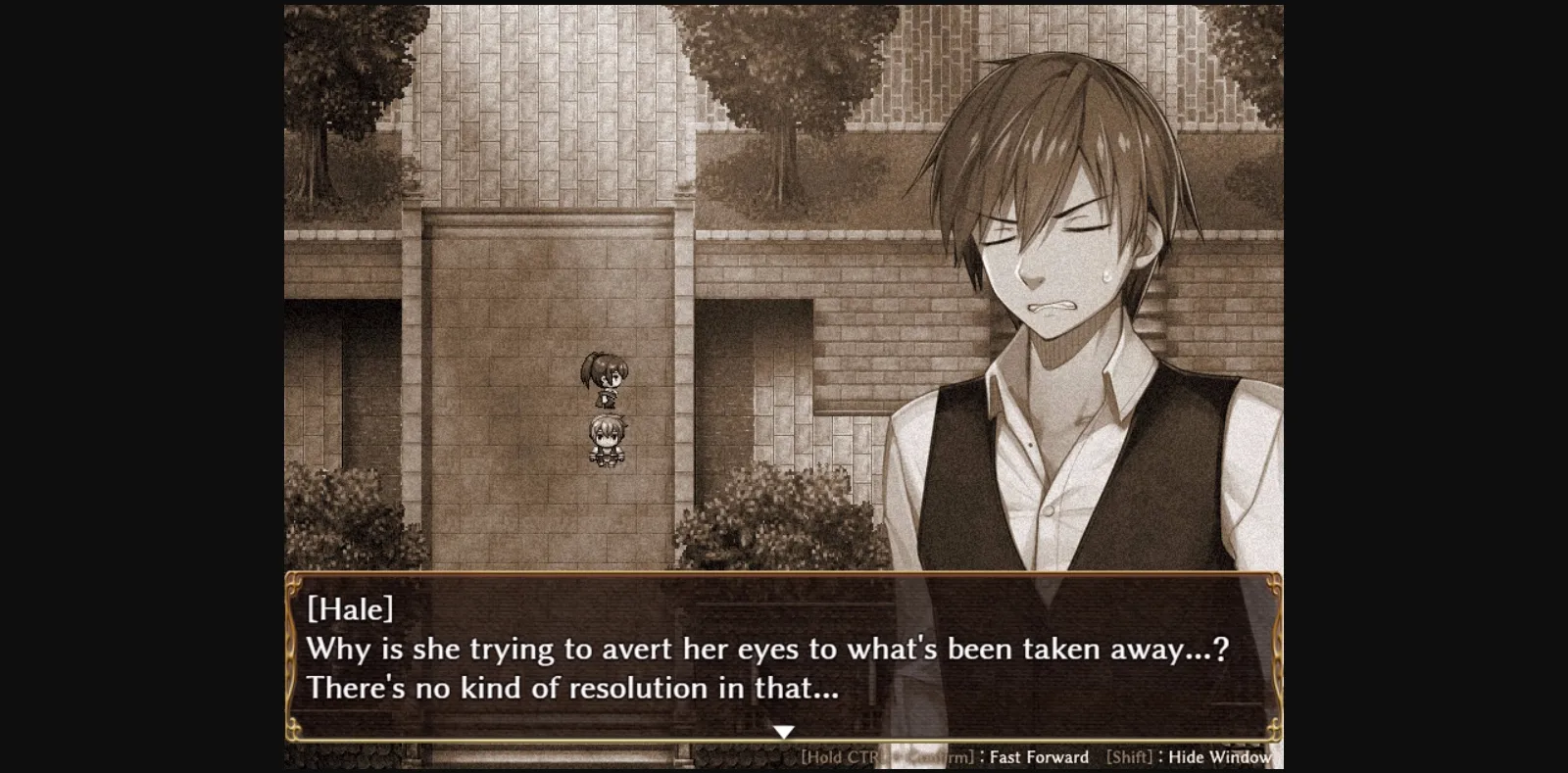Click the sweat drop on Hale's face
This screenshot has width=1568, height=773.
pos(1108,274)
